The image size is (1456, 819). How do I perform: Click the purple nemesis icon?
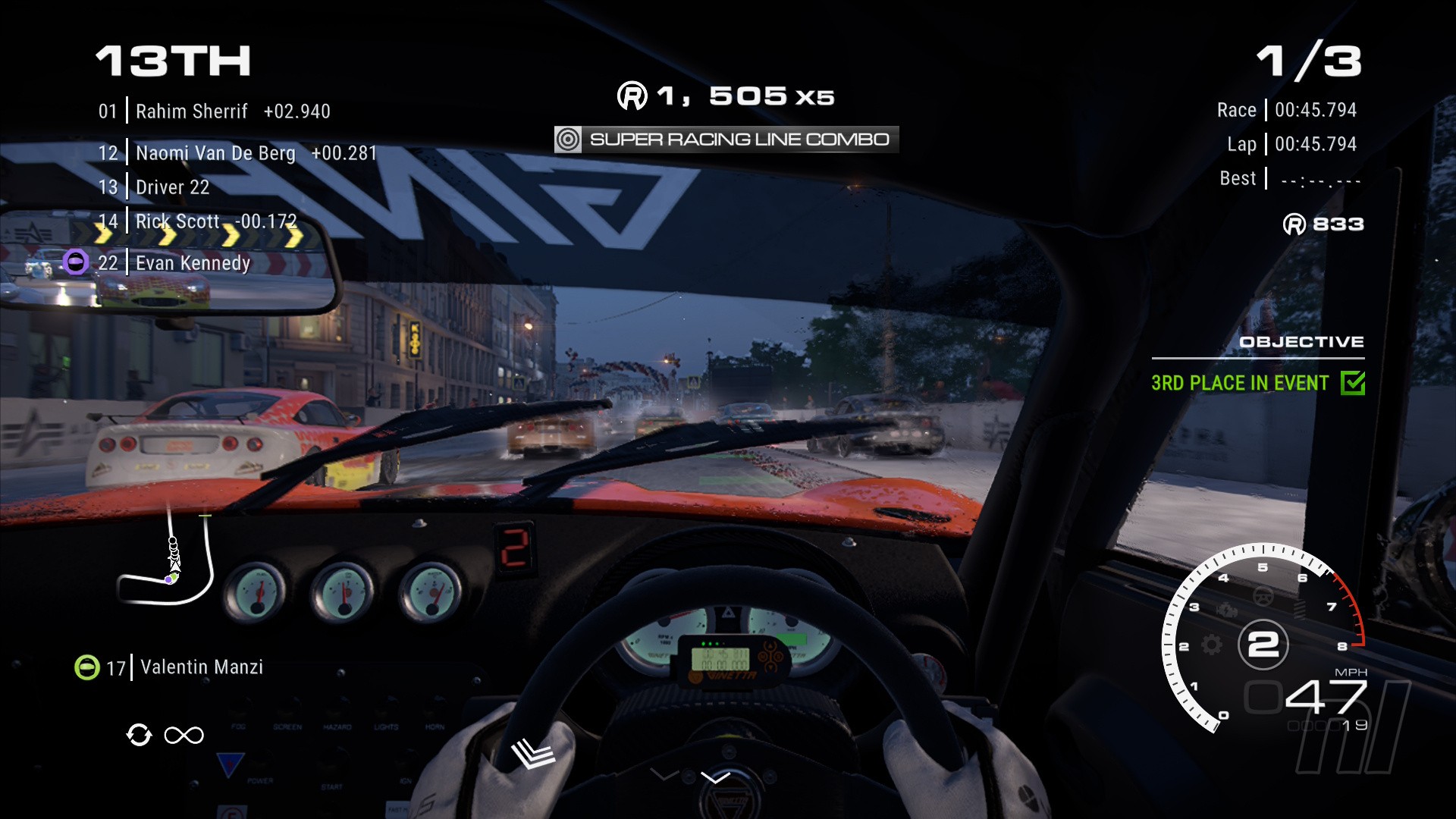pos(75,262)
